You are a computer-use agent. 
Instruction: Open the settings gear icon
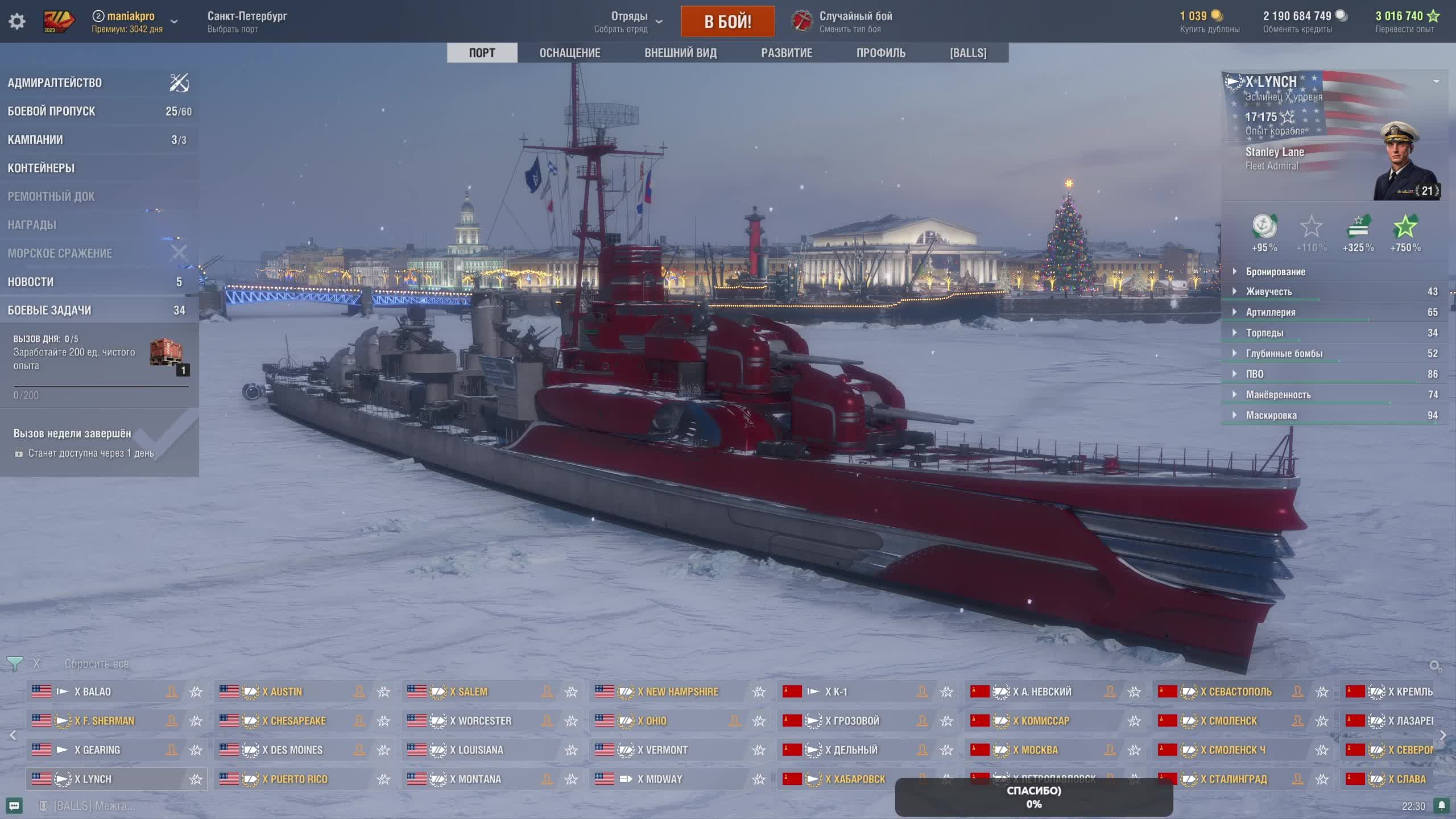17,22
